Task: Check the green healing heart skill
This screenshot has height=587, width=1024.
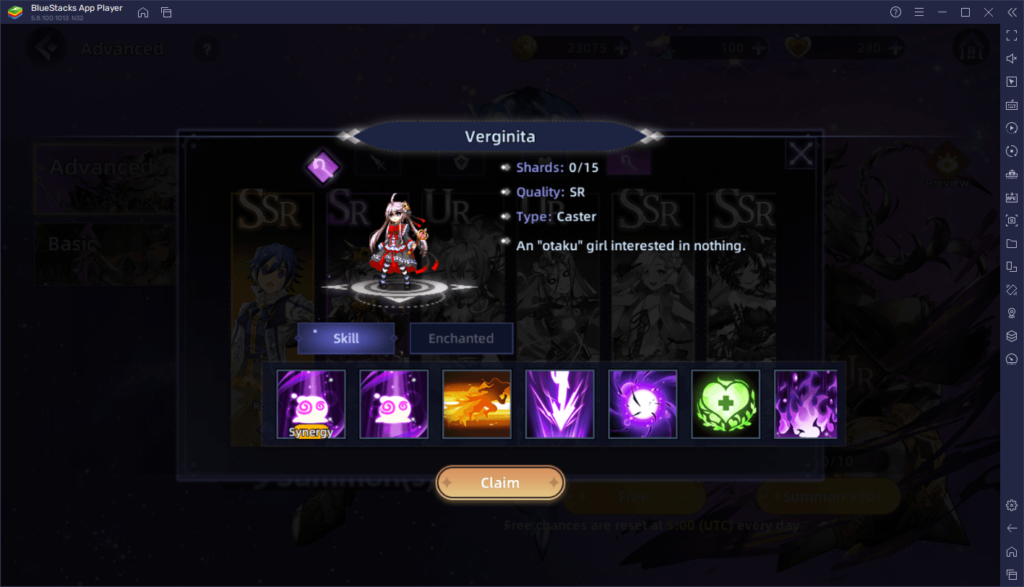Action: click(x=726, y=404)
